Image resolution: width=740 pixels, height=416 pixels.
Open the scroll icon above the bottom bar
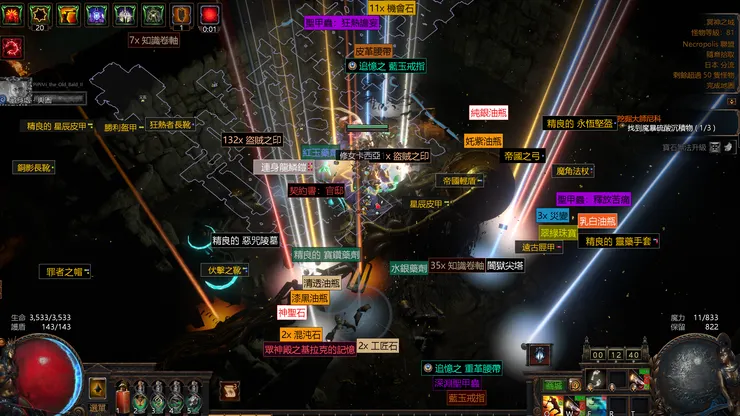pos(231,391)
